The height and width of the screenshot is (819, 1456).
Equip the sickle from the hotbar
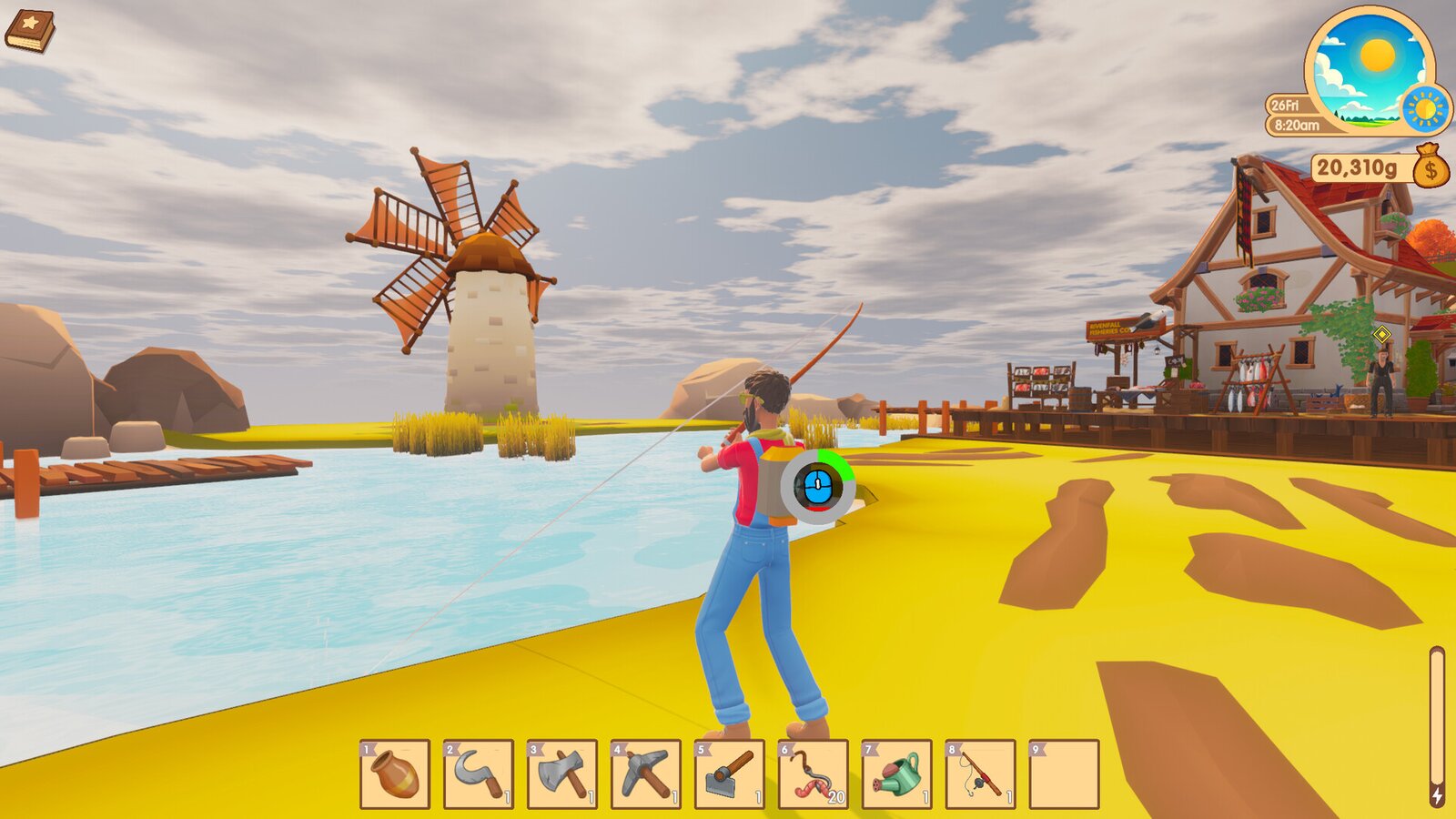click(479, 773)
